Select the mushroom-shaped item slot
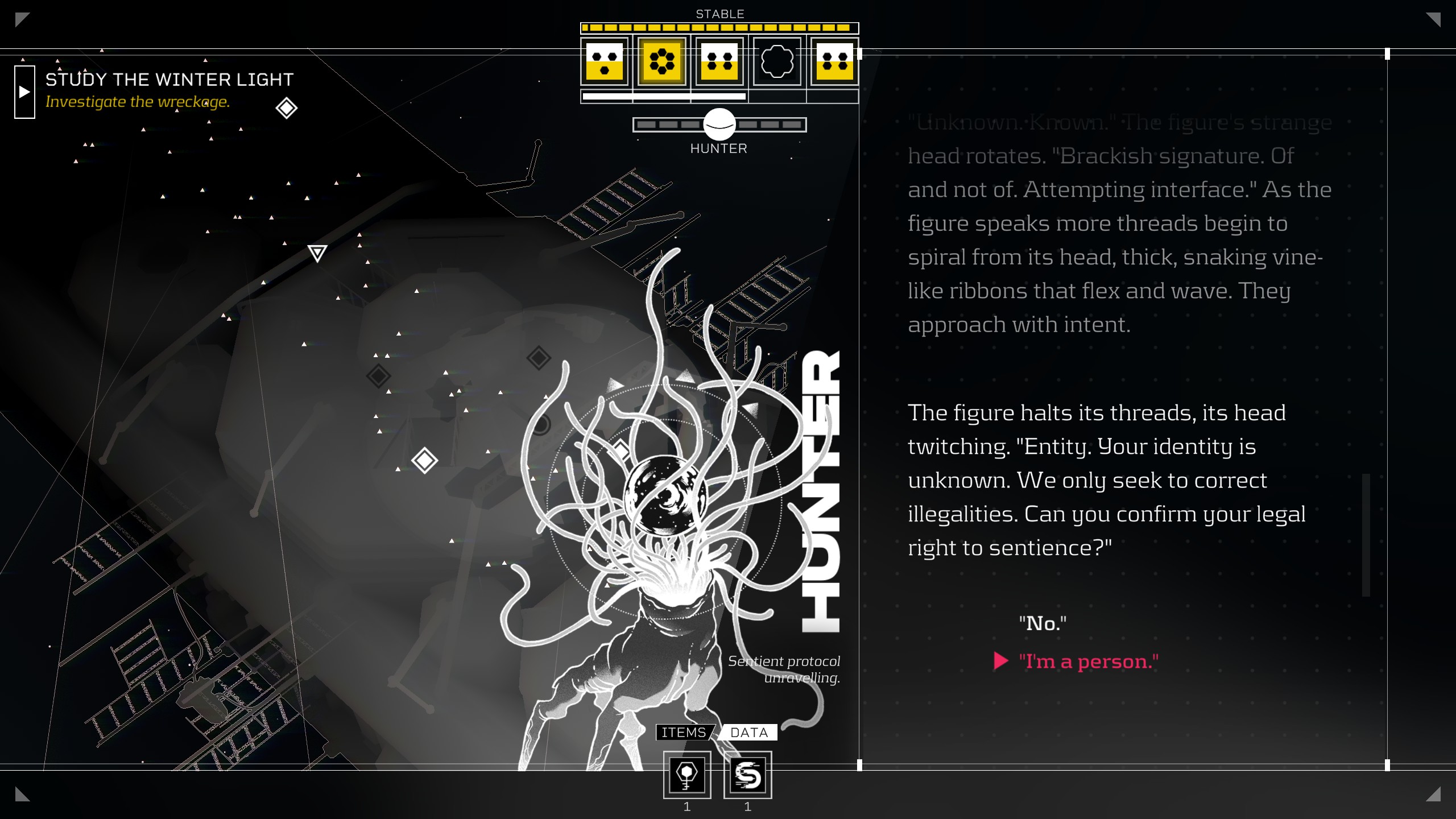This screenshot has height=819, width=1456. 687,775
